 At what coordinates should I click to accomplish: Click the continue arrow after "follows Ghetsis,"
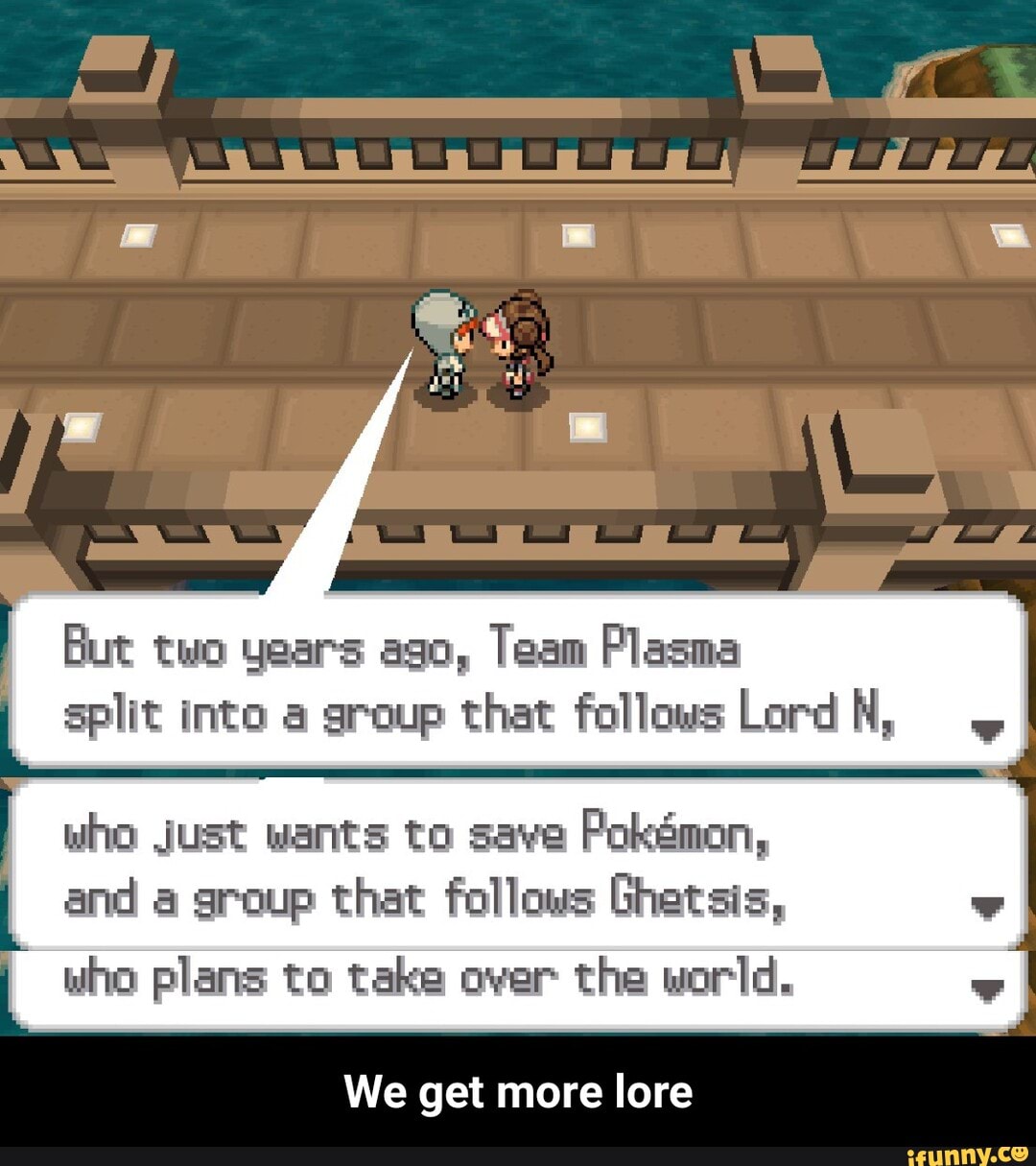987,907
